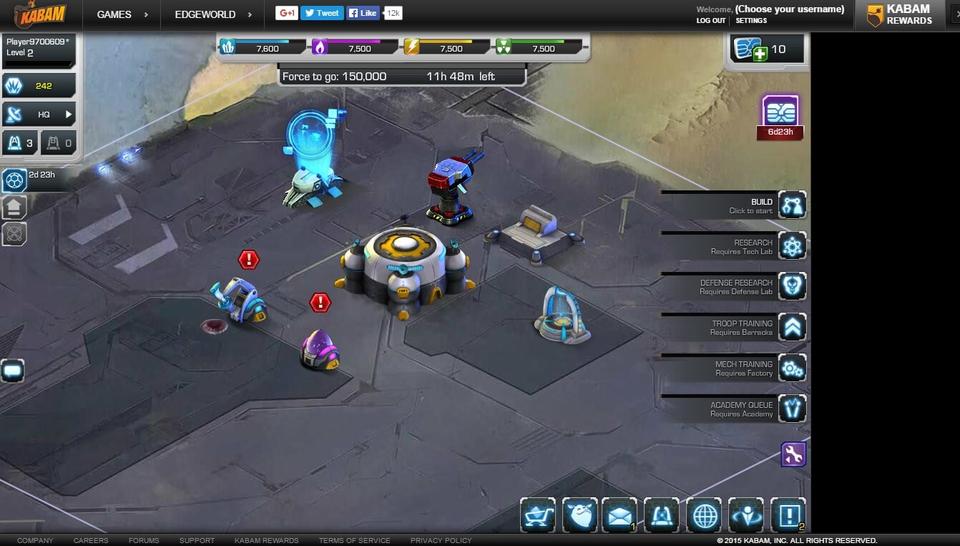Open the alert siren icon in bottom bar
Screen dimensions: 960x546
661,515
